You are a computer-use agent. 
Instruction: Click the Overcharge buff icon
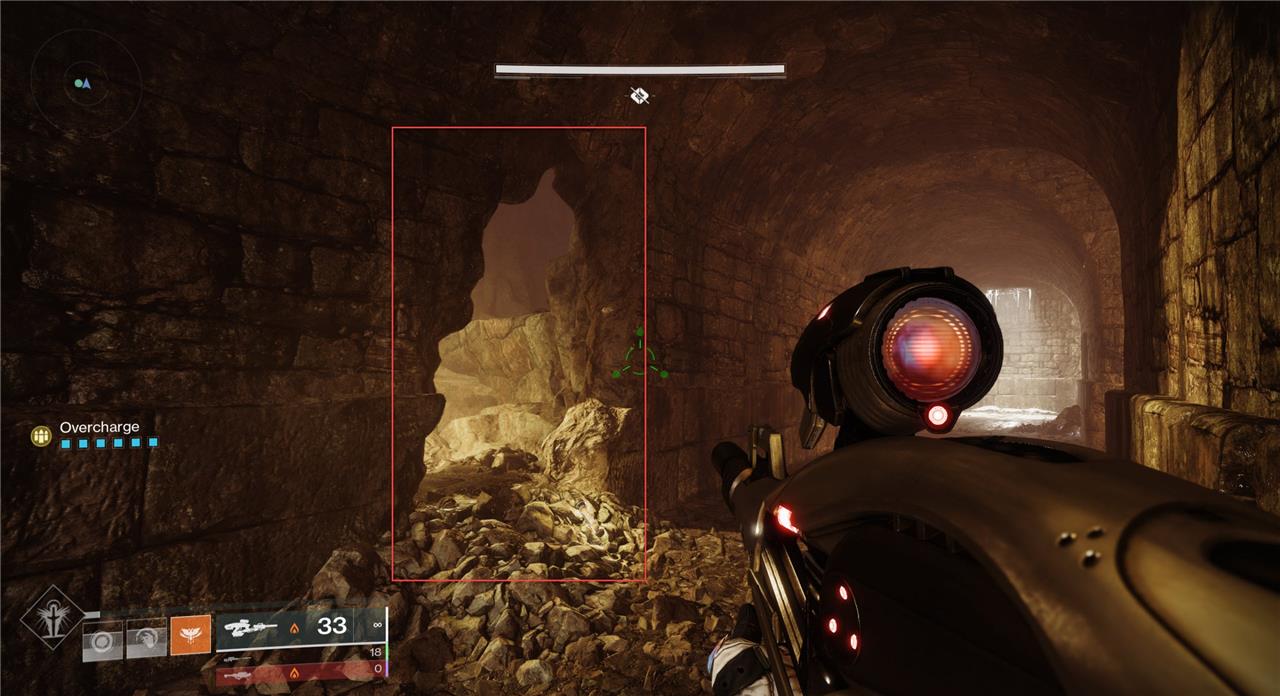coord(41,435)
